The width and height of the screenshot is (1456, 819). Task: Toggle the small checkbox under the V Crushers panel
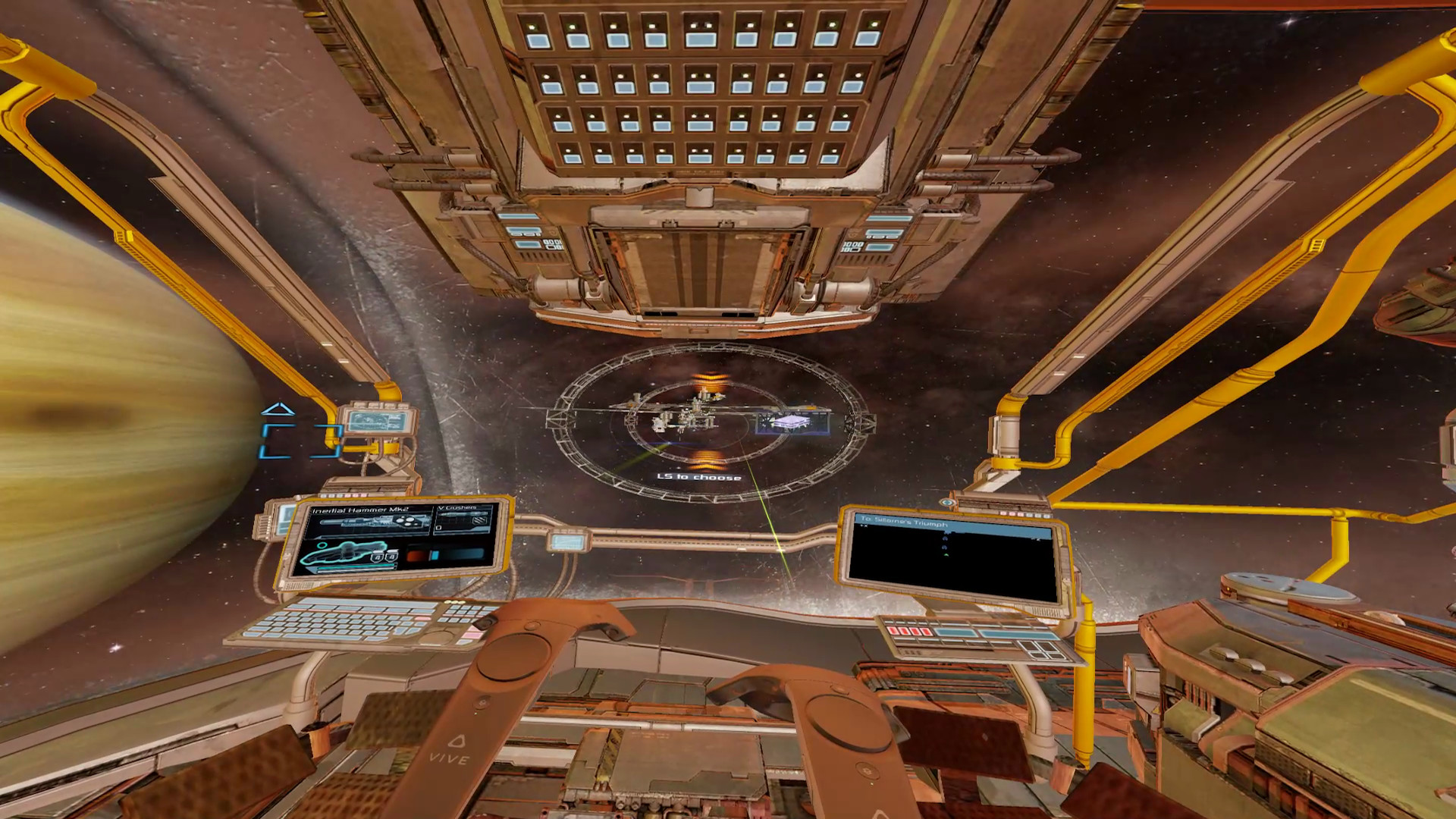click(x=438, y=528)
